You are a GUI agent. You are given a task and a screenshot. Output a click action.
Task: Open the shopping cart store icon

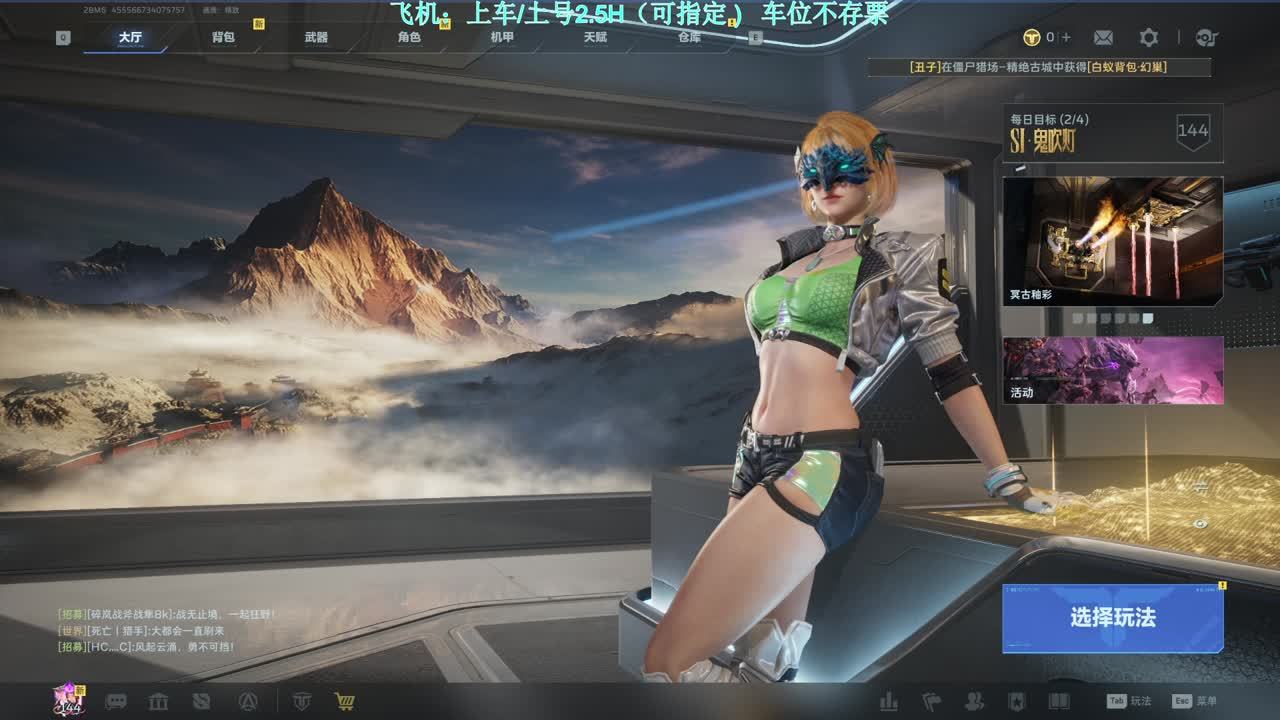tap(345, 701)
